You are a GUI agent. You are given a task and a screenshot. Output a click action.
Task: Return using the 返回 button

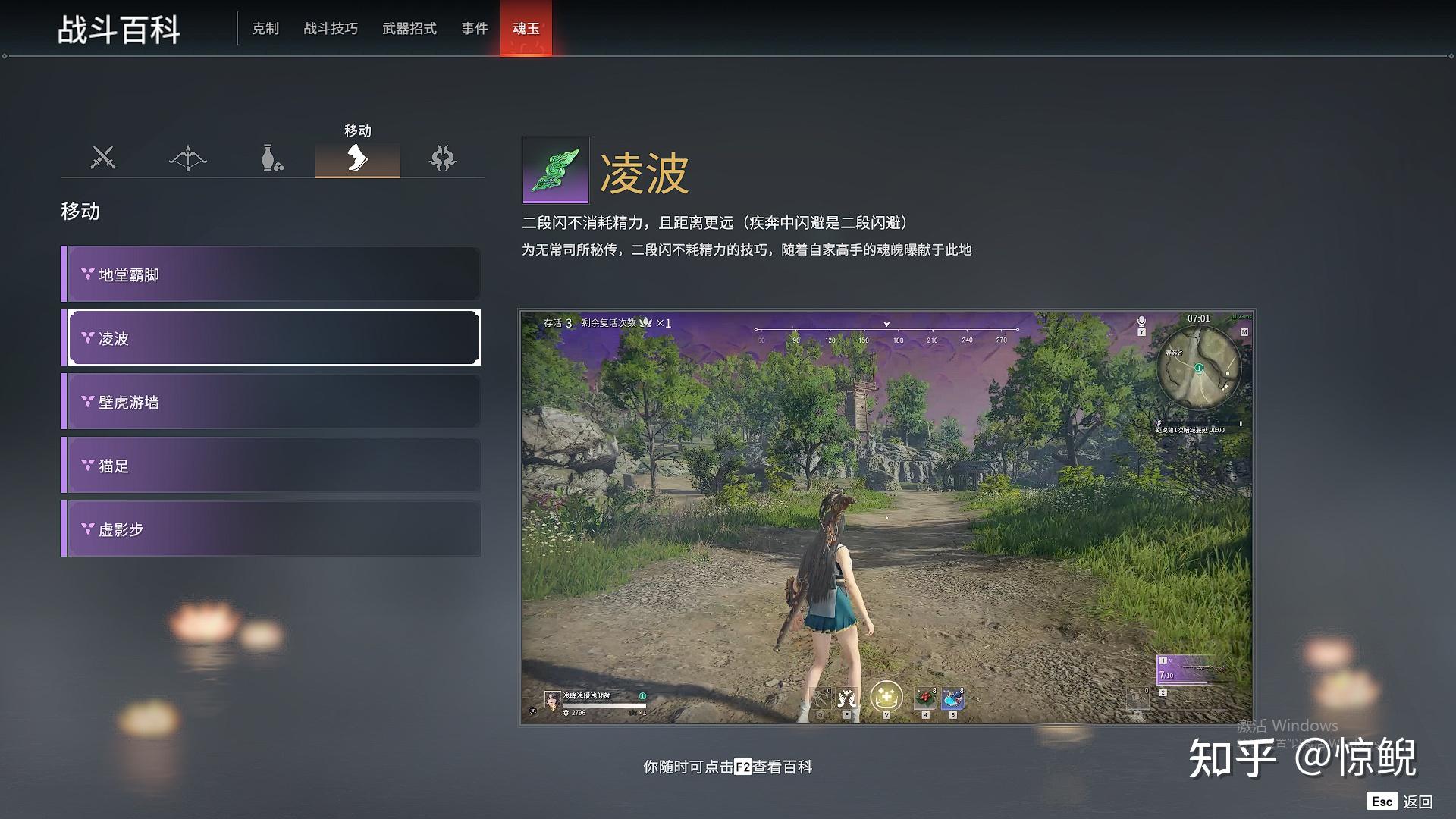tap(1401, 802)
